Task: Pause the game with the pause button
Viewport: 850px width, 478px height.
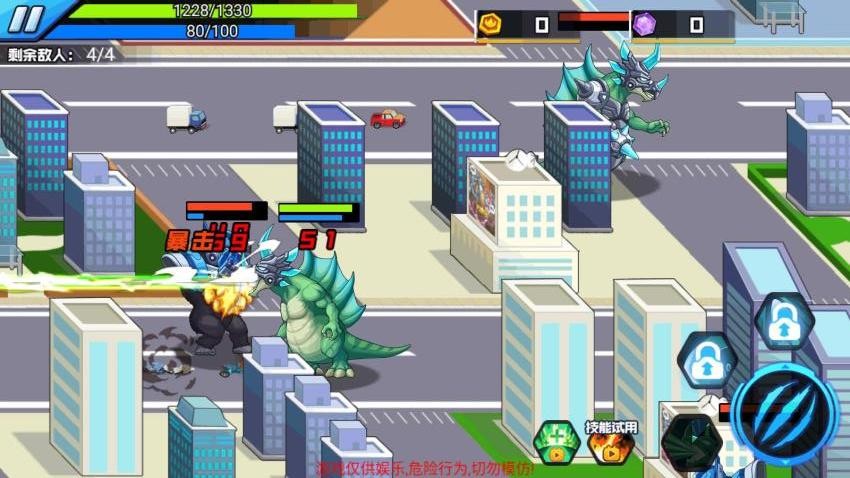Action: click(x=29, y=19)
